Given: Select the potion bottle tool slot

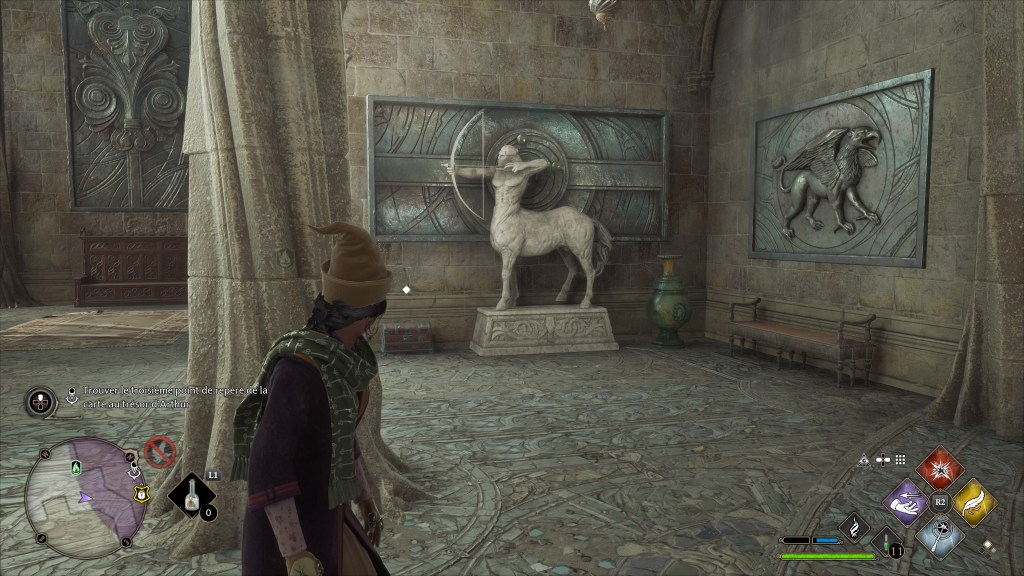Looking at the screenshot, I should pos(193,496).
